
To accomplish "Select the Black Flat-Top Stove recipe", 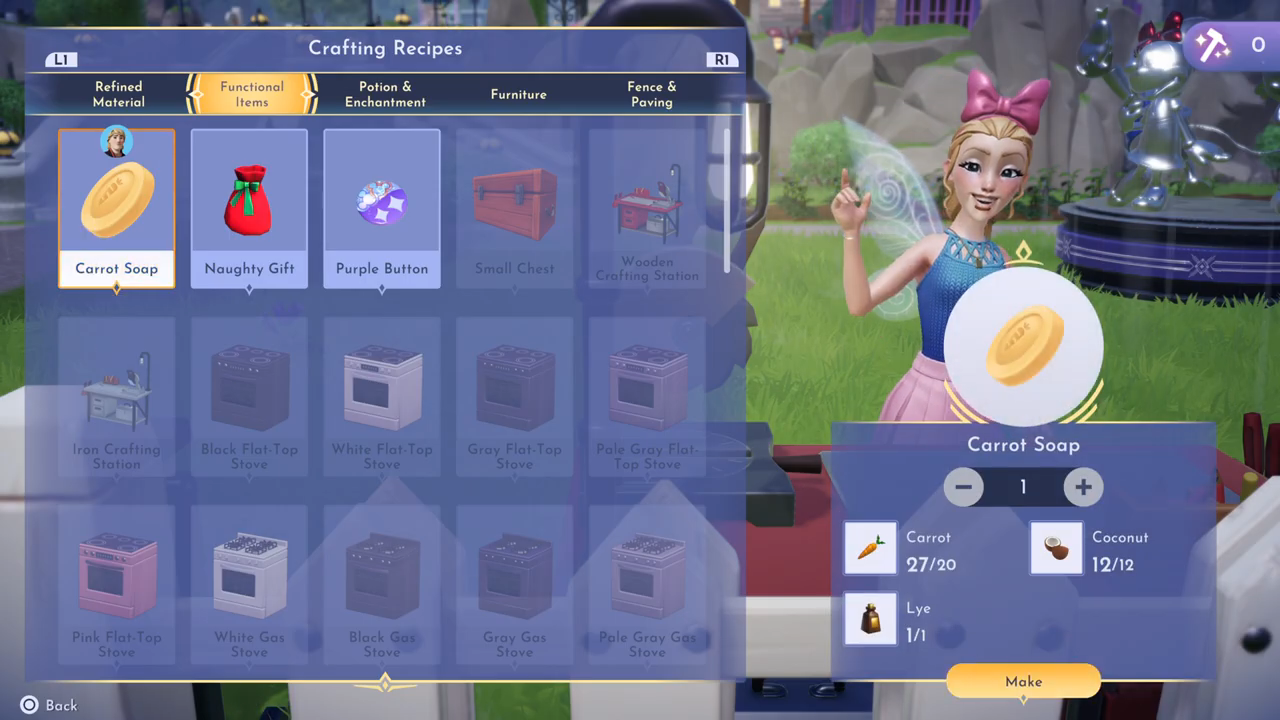I will [249, 396].
